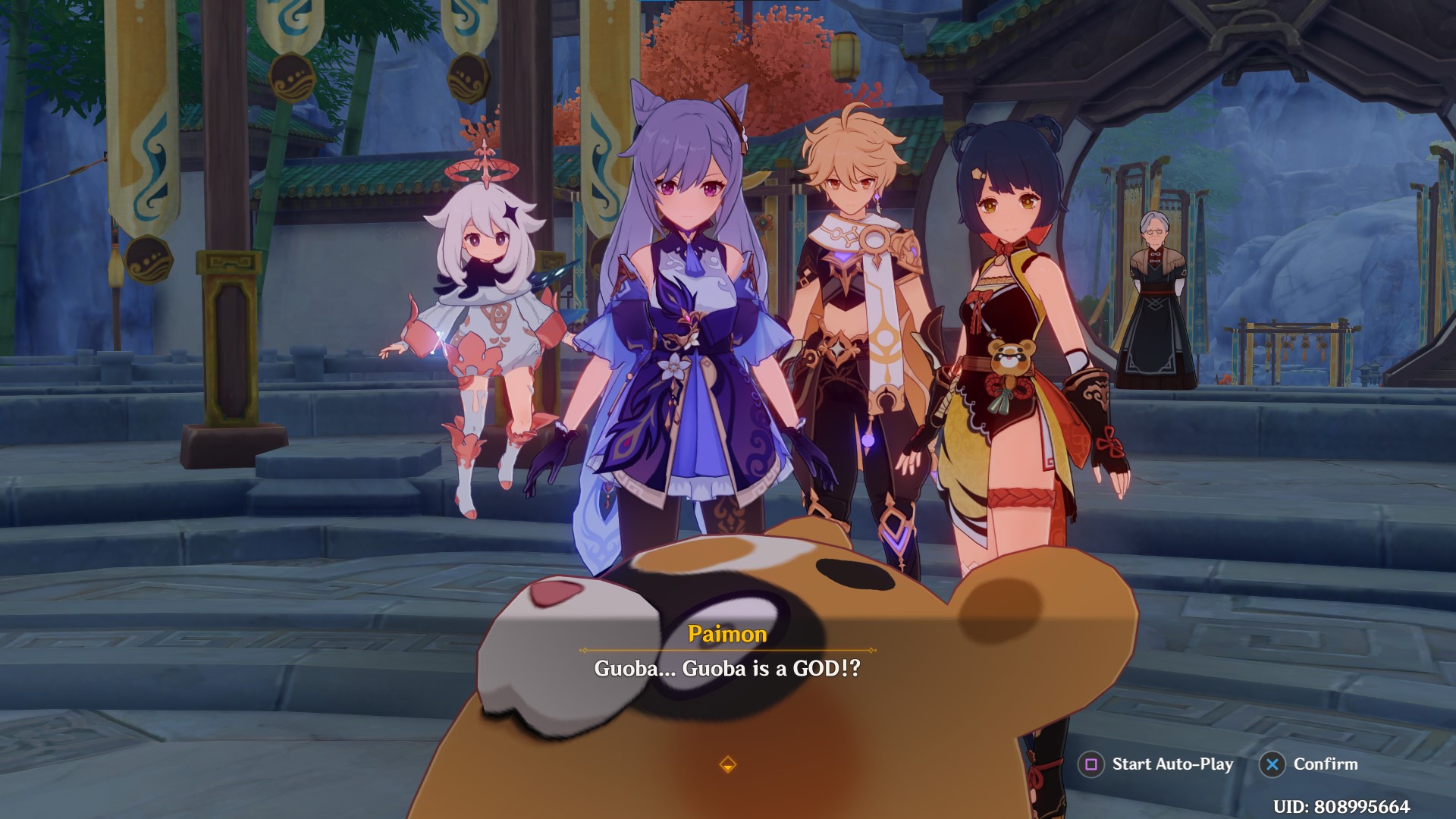Image resolution: width=1456 pixels, height=819 pixels.
Task: Click Start Auto-Play text label
Action: tap(1170, 764)
